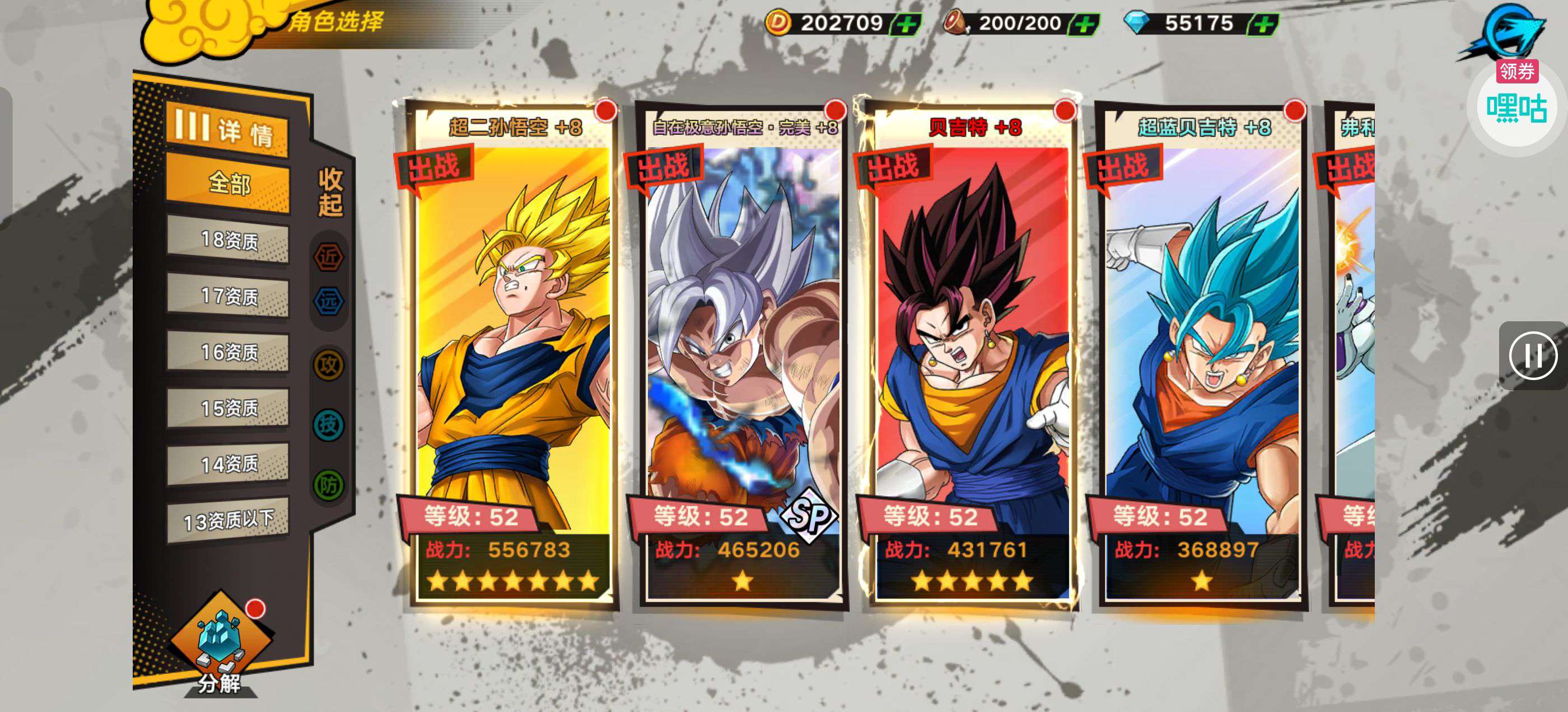Toggle the 攻 attack type filter
The width and height of the screenshot is (1568, 712).
tap(329, 365)
